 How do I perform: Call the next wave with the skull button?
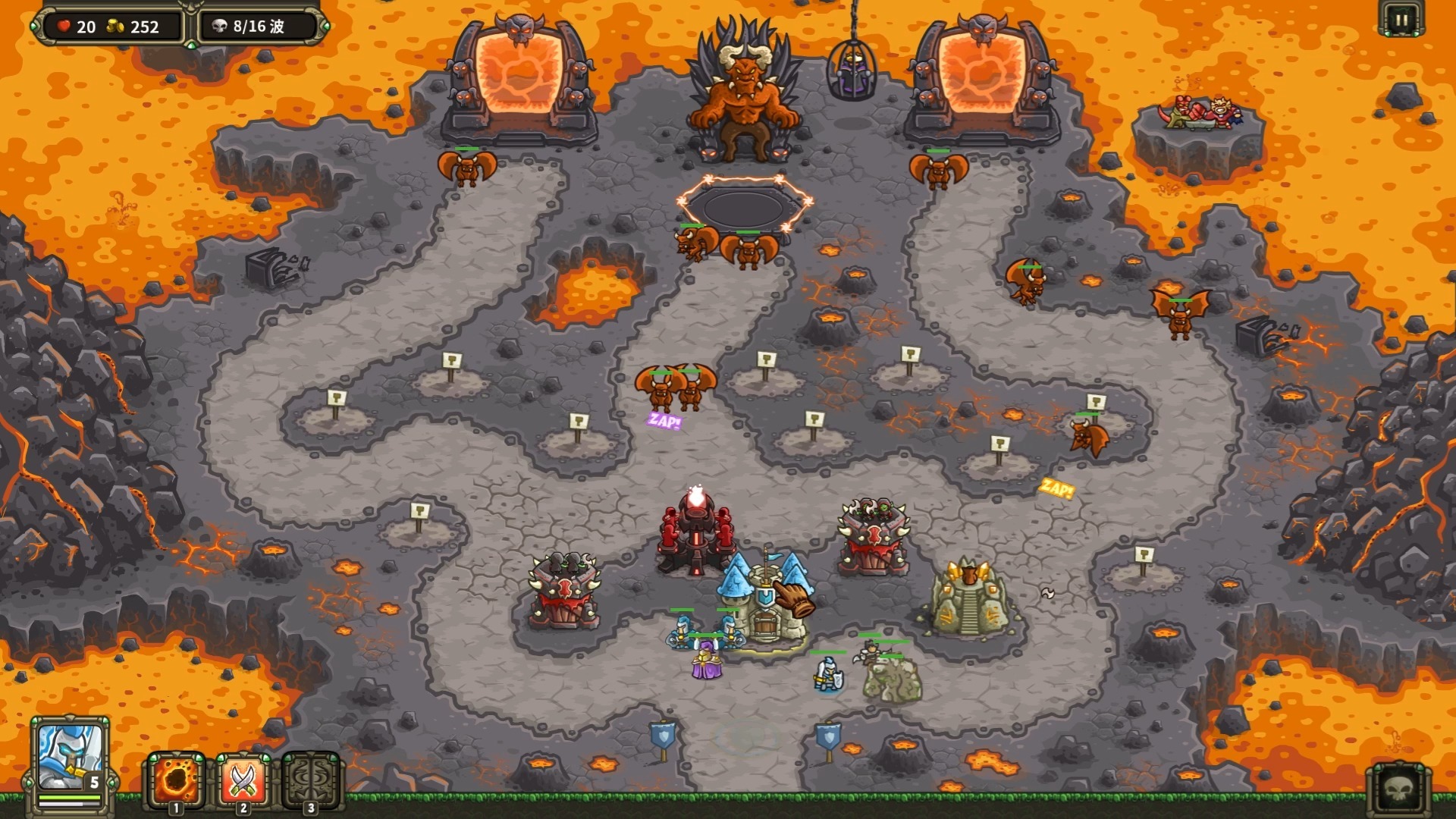tap(1399, 790)
